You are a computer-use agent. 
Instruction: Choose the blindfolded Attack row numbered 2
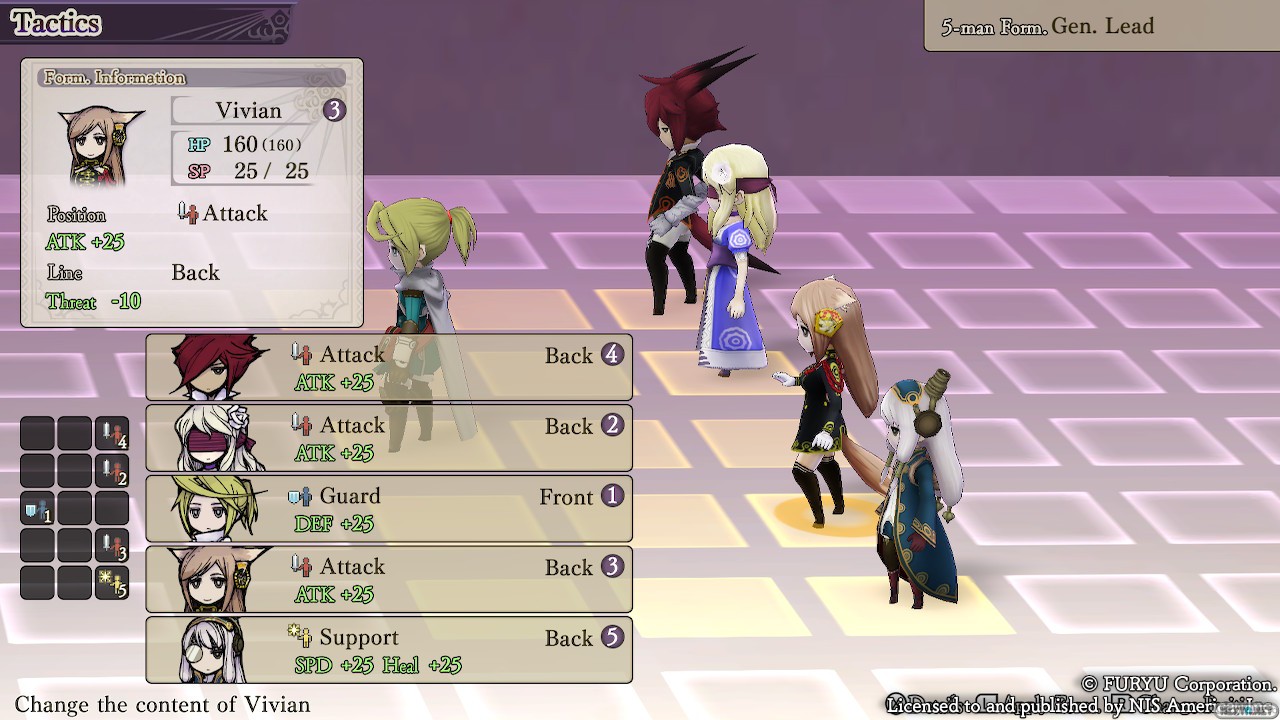click(389, 438)
